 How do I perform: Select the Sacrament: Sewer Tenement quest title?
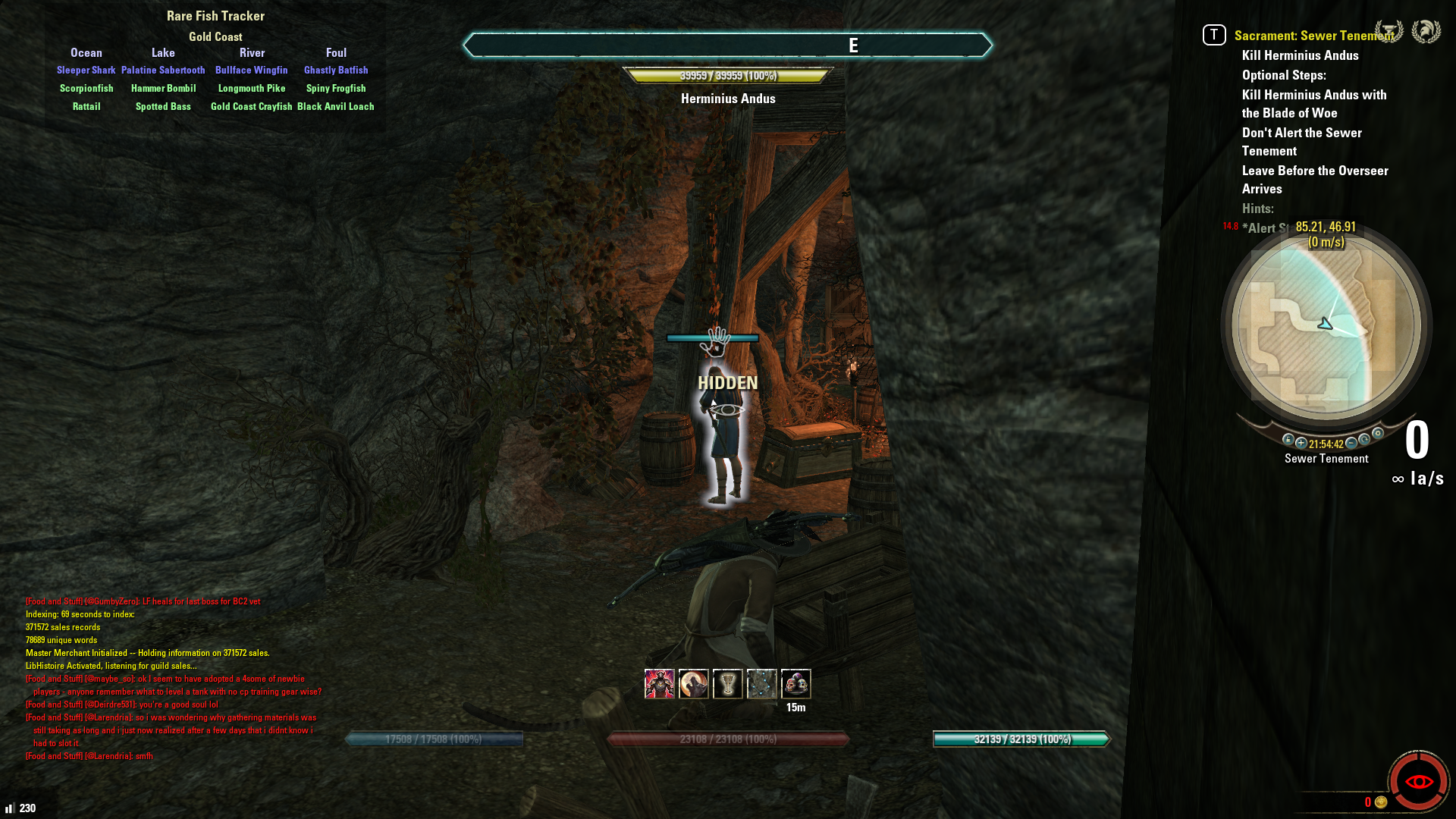point(1313,36)
